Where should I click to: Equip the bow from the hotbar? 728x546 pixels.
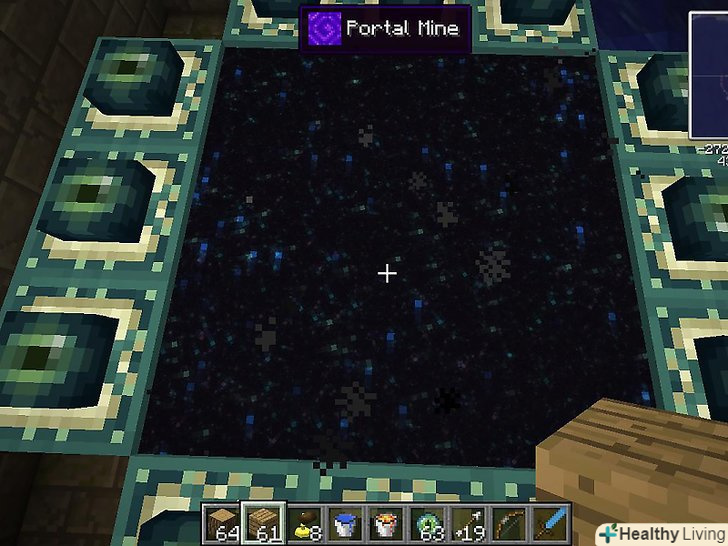click(x=512, y=521)
